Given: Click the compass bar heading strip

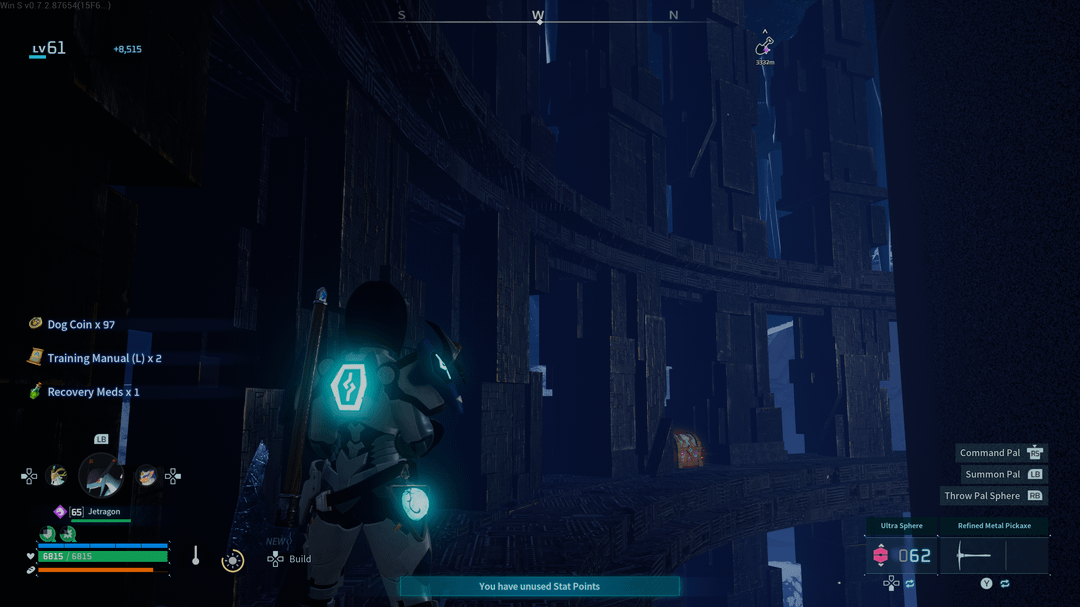Looking at the screenshot, I should point(538,16).
